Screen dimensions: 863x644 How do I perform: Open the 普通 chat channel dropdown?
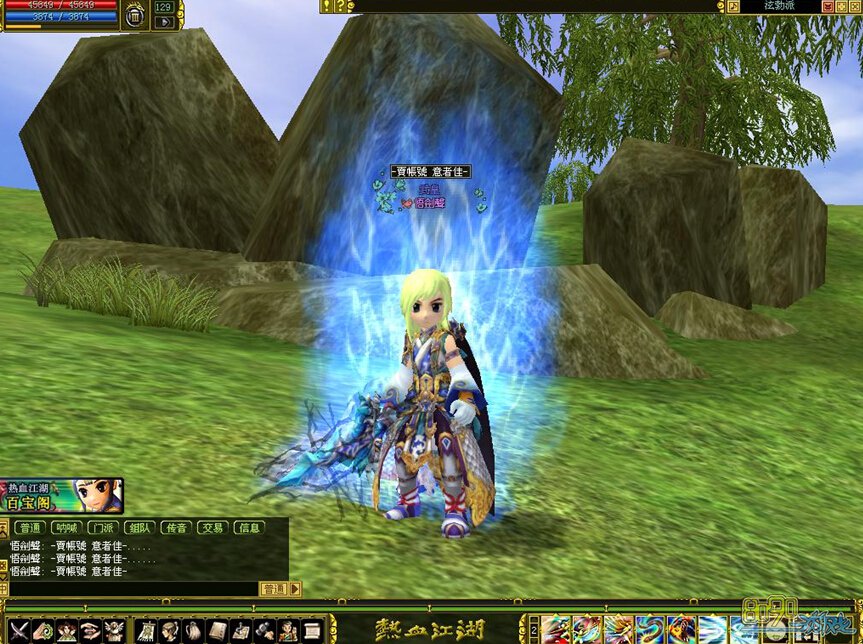280,589
